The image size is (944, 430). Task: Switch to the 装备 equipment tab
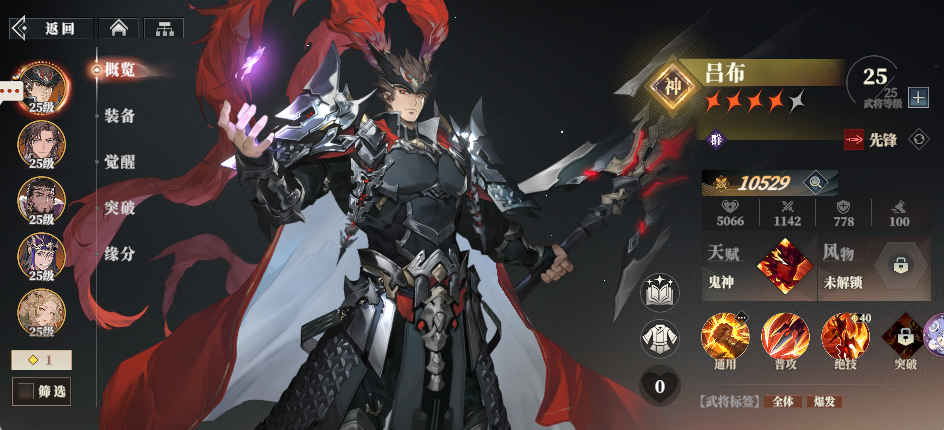click(x=120, y=116)
